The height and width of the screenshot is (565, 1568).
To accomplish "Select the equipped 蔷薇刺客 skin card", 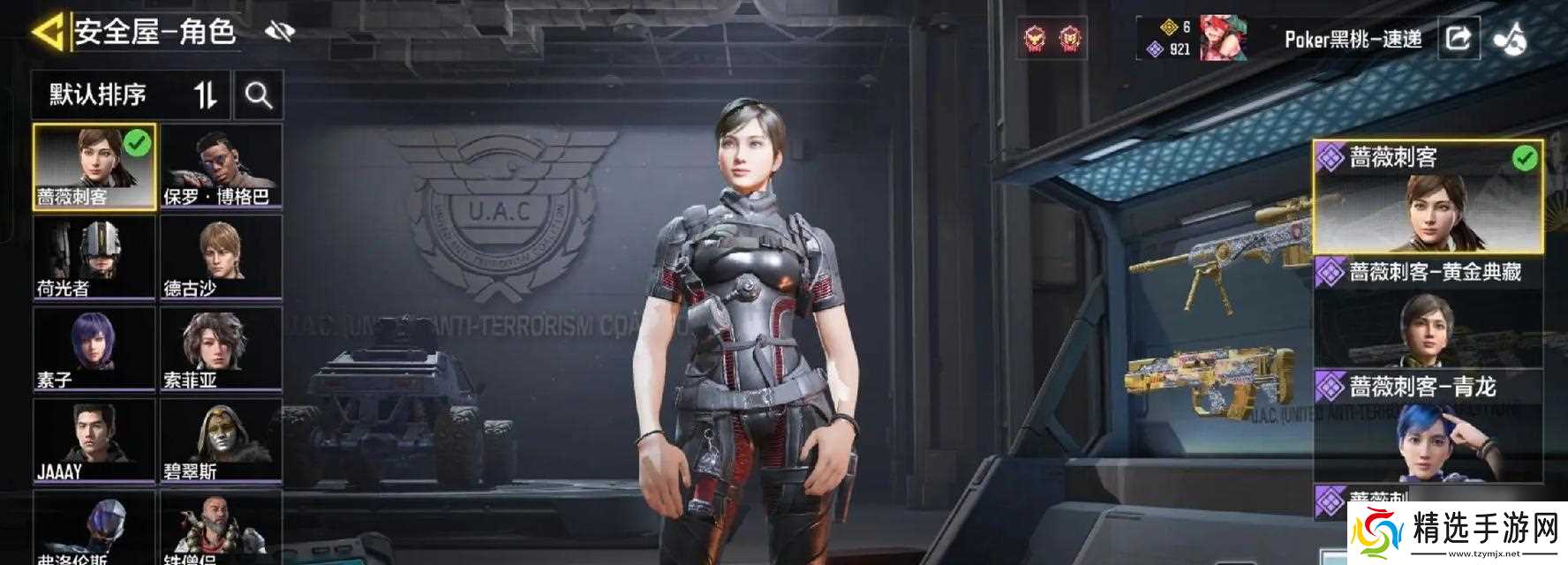I will 1428,197.
